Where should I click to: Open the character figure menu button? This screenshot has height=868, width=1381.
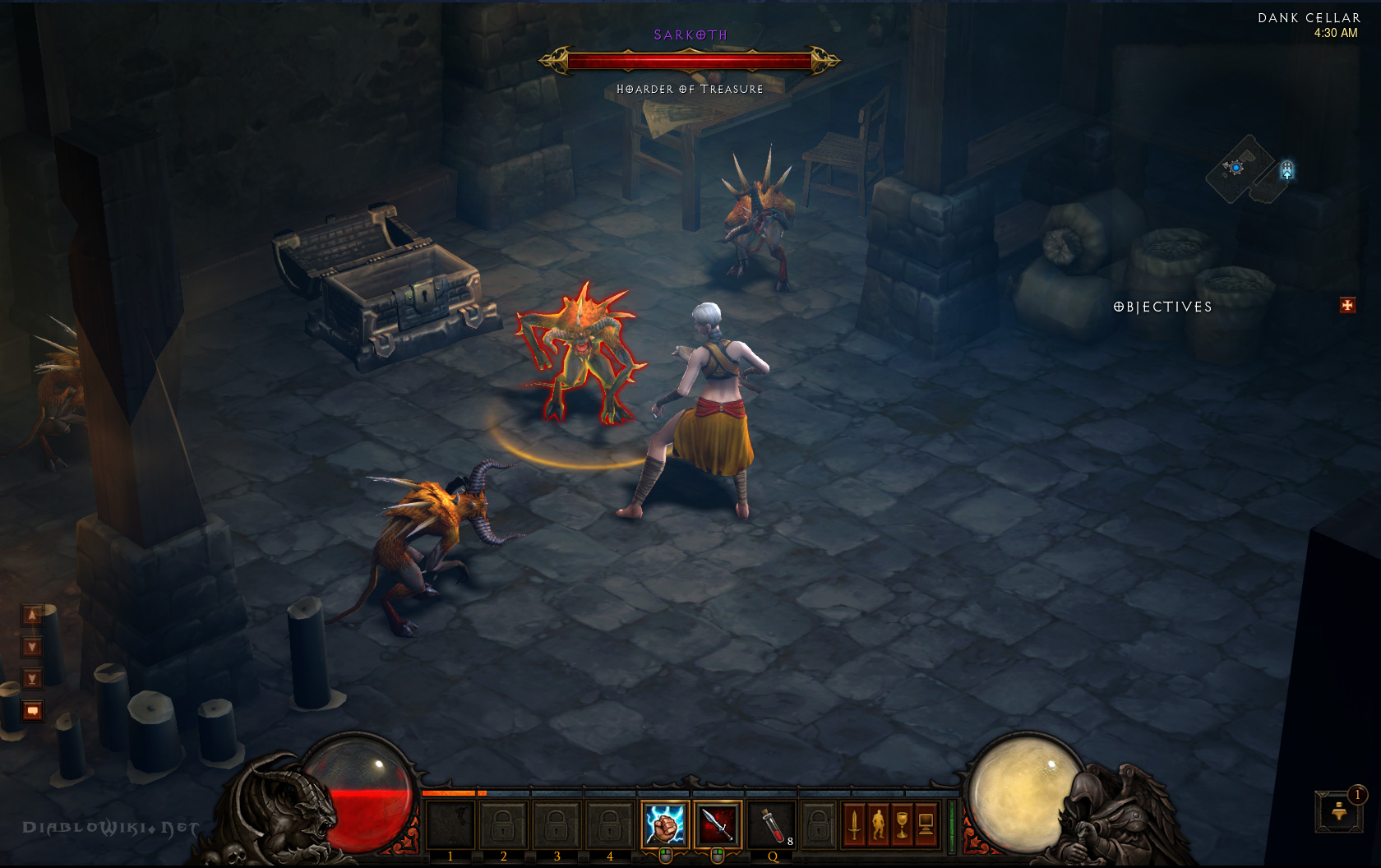coord(878,824)
